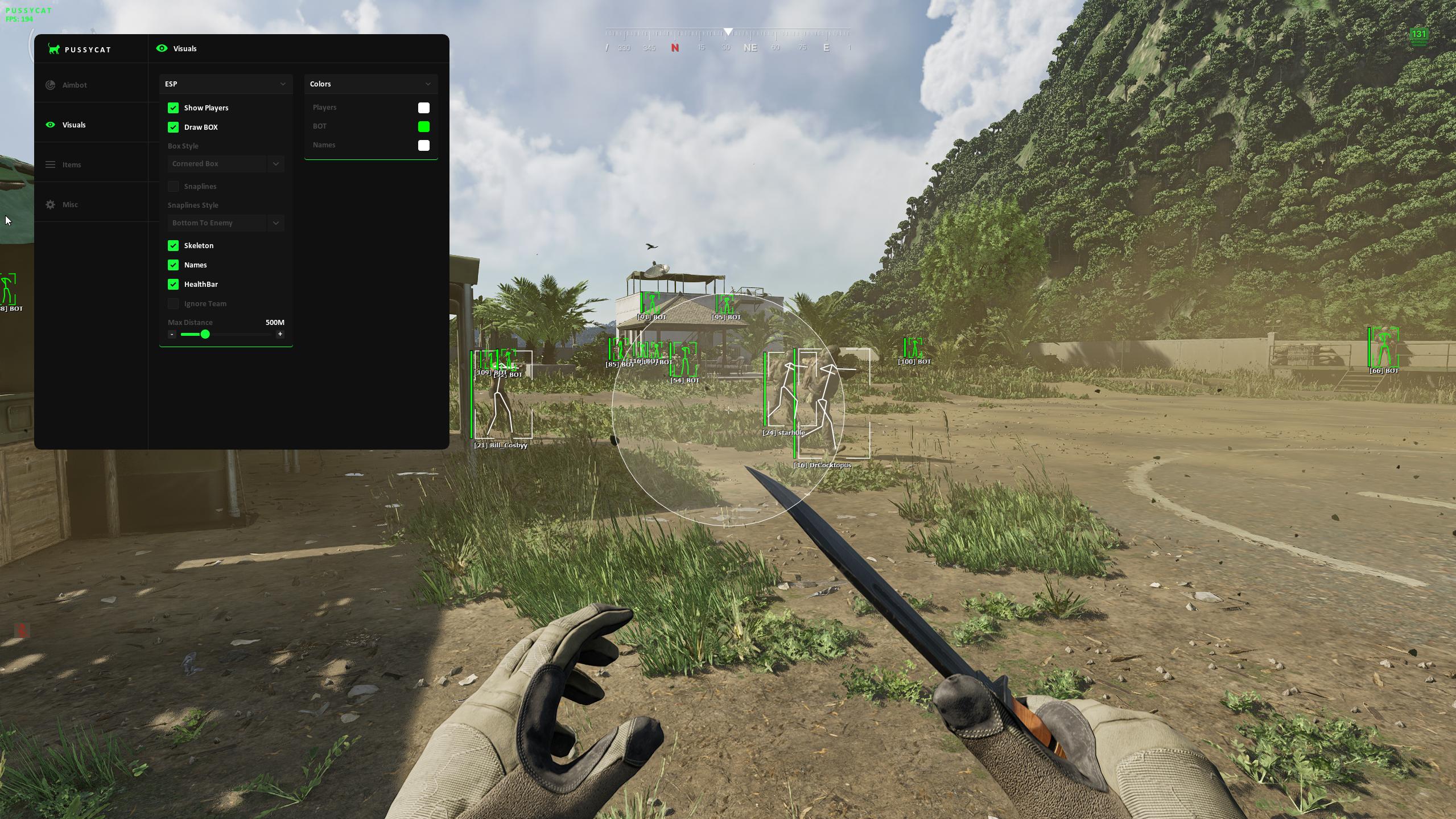Expand the Snaplines Style dropdown

[x=225, y=223]
